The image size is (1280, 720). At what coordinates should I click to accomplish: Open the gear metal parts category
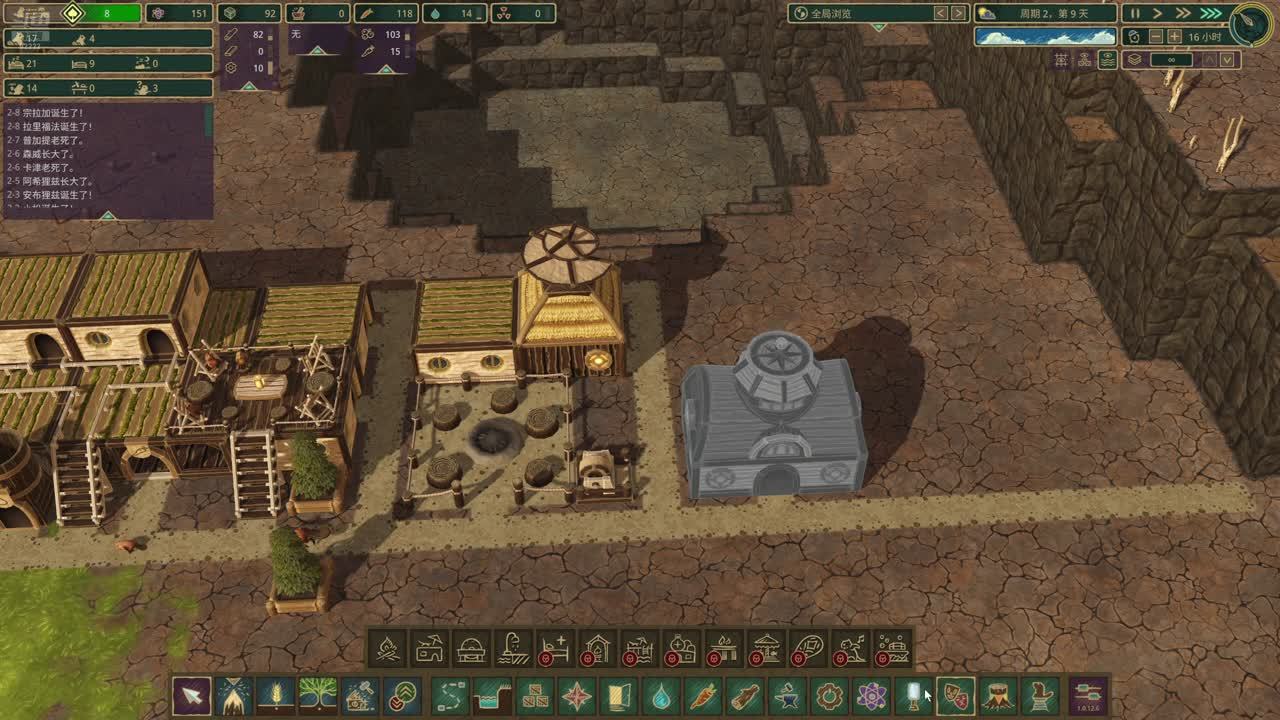pyautogui.click(x=829, y=695)
